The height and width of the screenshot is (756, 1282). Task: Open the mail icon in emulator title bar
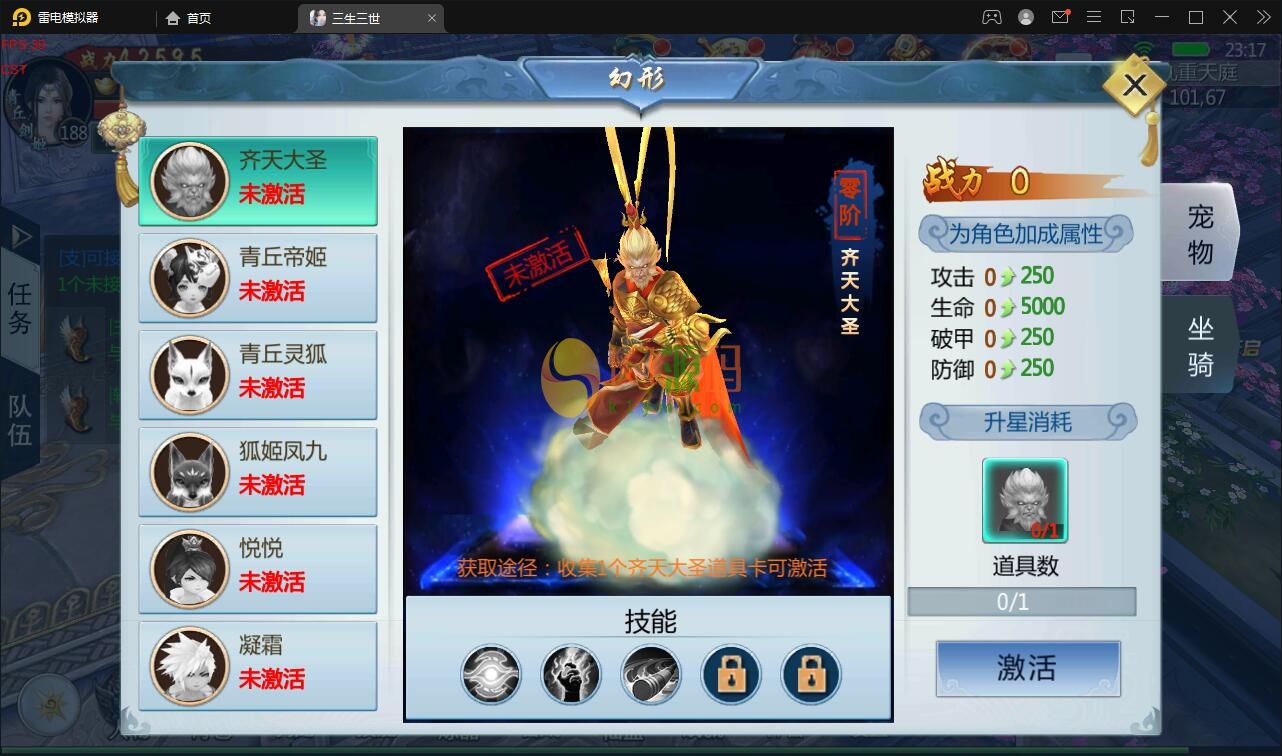pos(1062,17)
